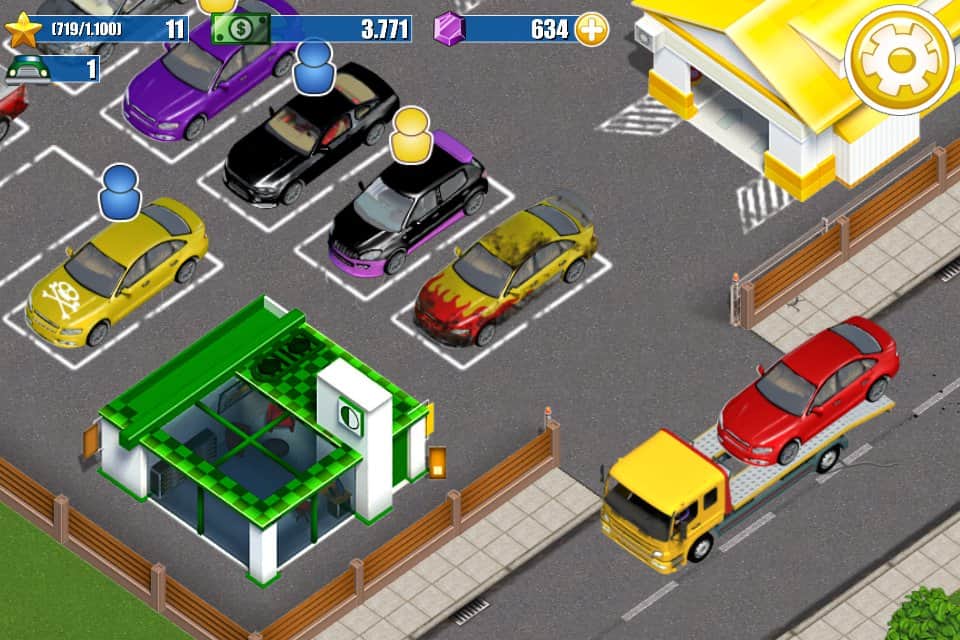Select the blue customer marker above black car
960x640 pixels.
pyautogui.click(x=314, y=67)
